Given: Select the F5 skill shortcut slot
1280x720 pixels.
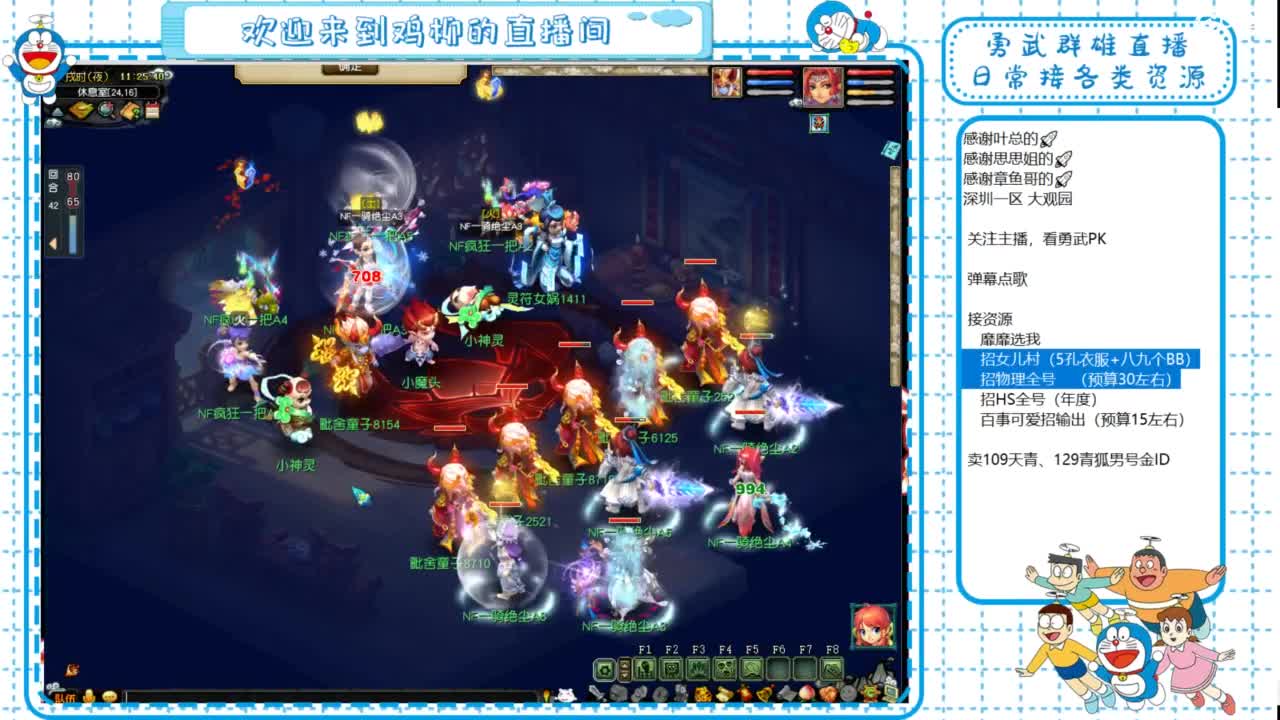Looking at the screenshot, I should 754,667.
